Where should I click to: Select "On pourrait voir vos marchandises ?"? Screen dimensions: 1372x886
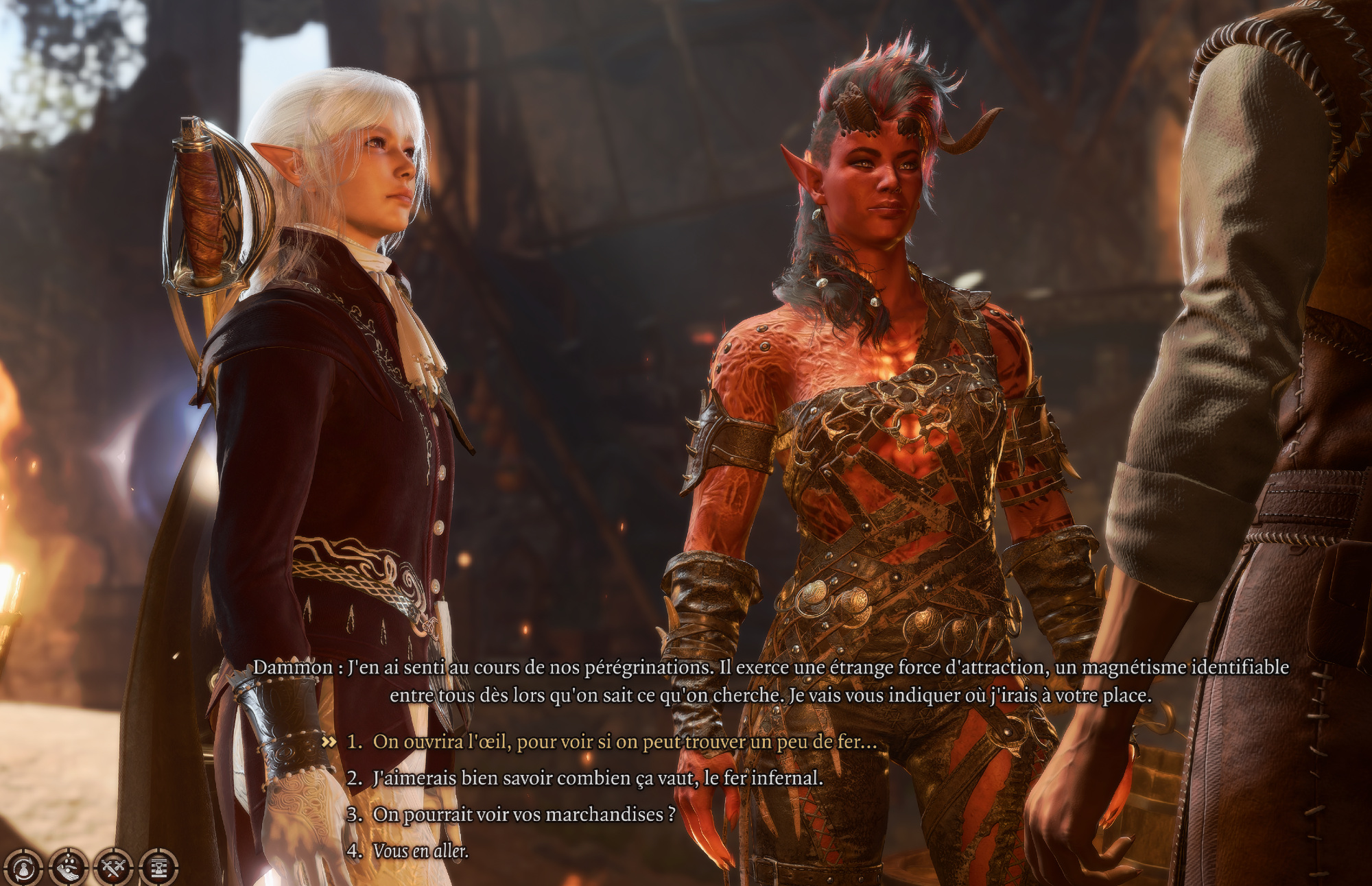click(x=524, y=815)
